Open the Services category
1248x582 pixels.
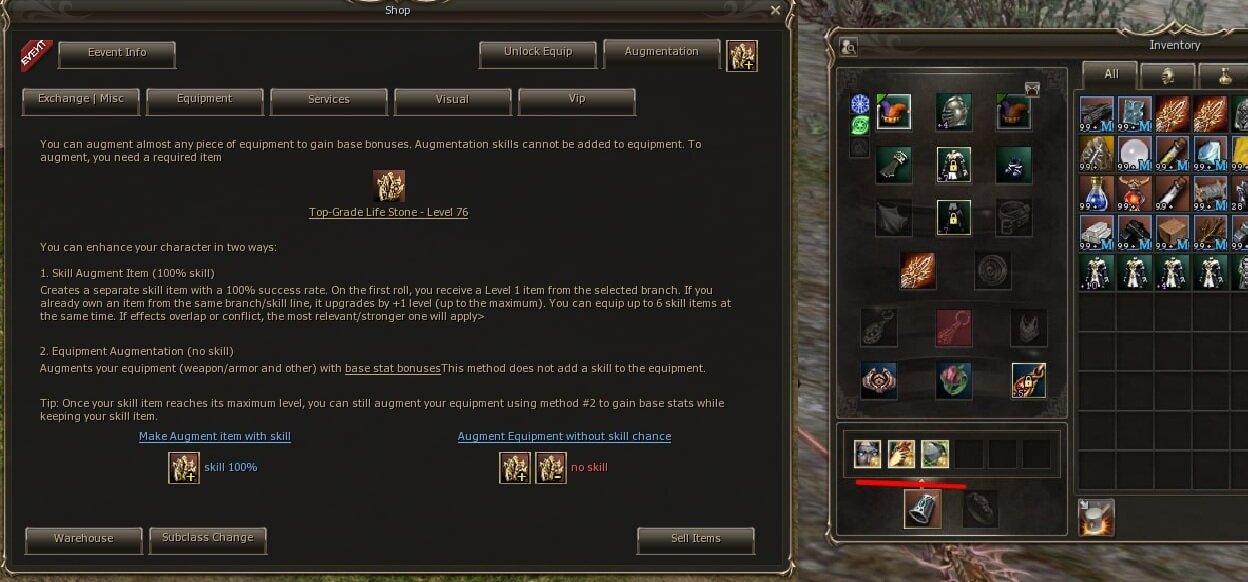329,100
